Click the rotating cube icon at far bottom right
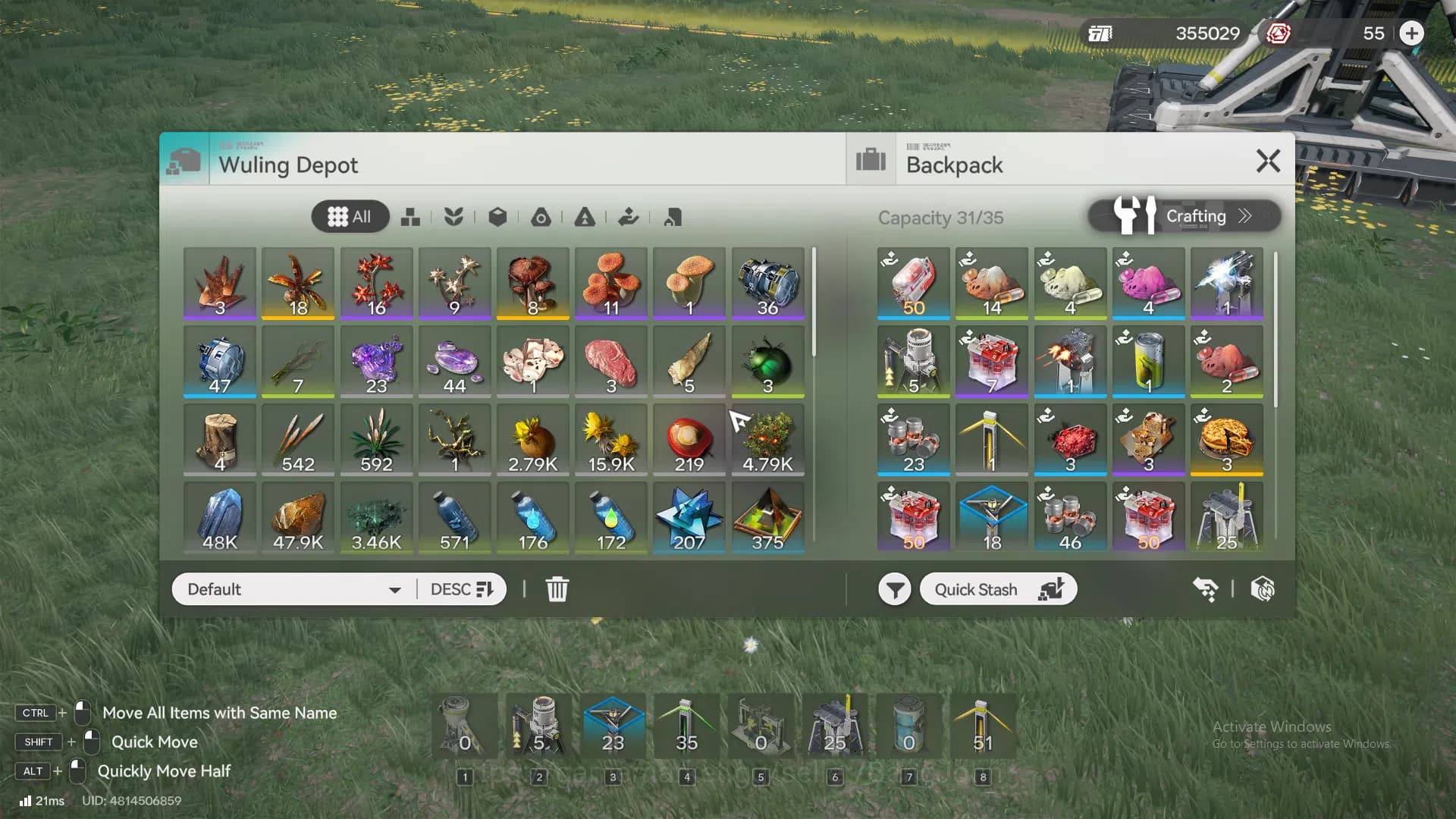Viewport: 1456px width, 819px height. click(x=1263, y=588)
